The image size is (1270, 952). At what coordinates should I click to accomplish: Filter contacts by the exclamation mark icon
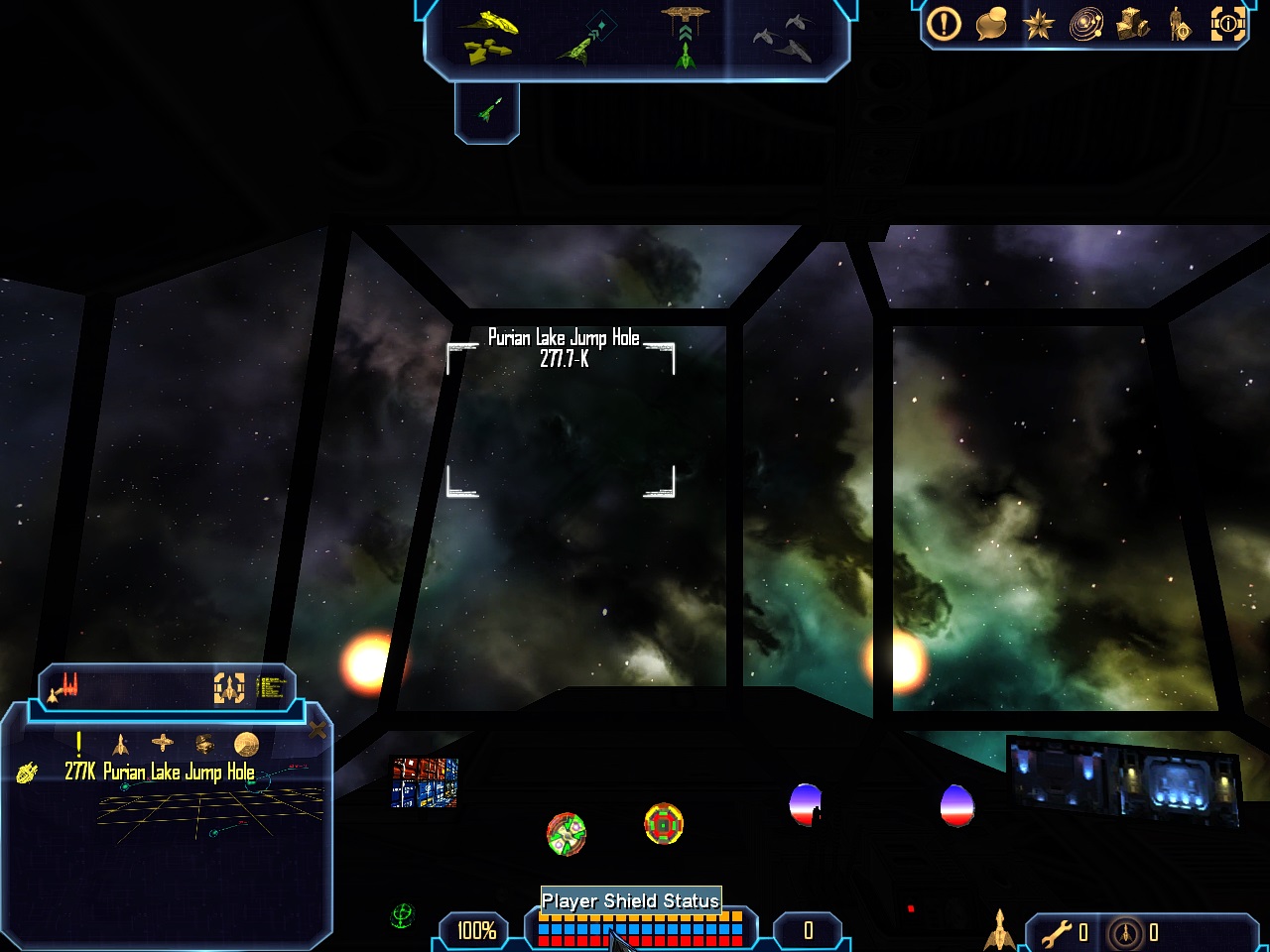pos(79,743)
